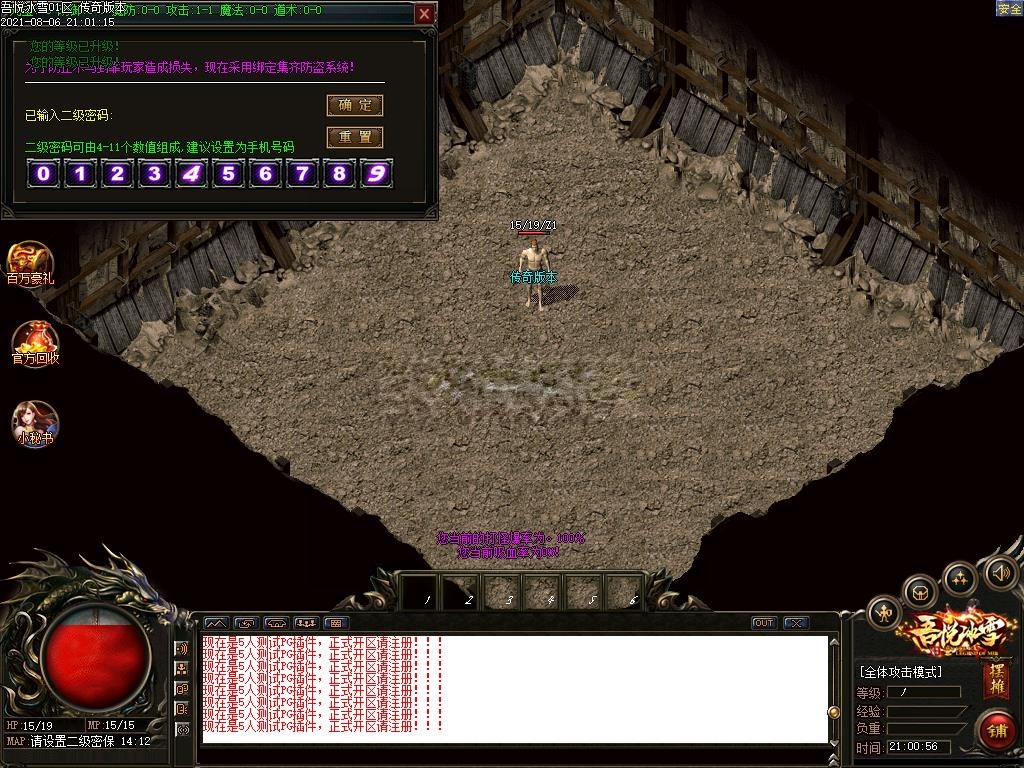Viewport: 1024px width, 768px height.
Task: Click the OUT button above chat
Action: [764, 623]
